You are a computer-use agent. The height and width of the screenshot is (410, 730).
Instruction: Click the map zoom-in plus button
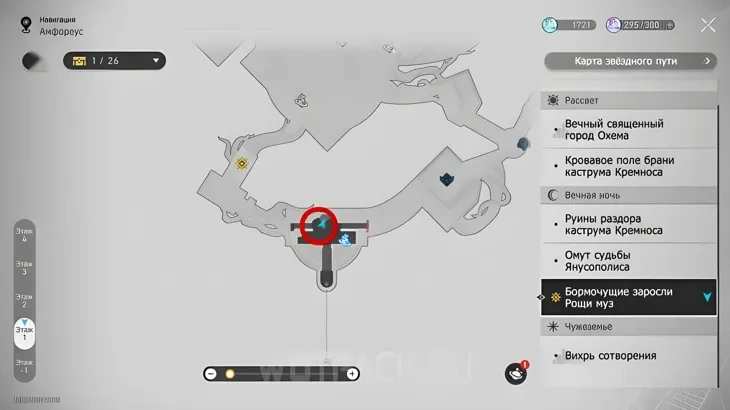click(353, 374)
